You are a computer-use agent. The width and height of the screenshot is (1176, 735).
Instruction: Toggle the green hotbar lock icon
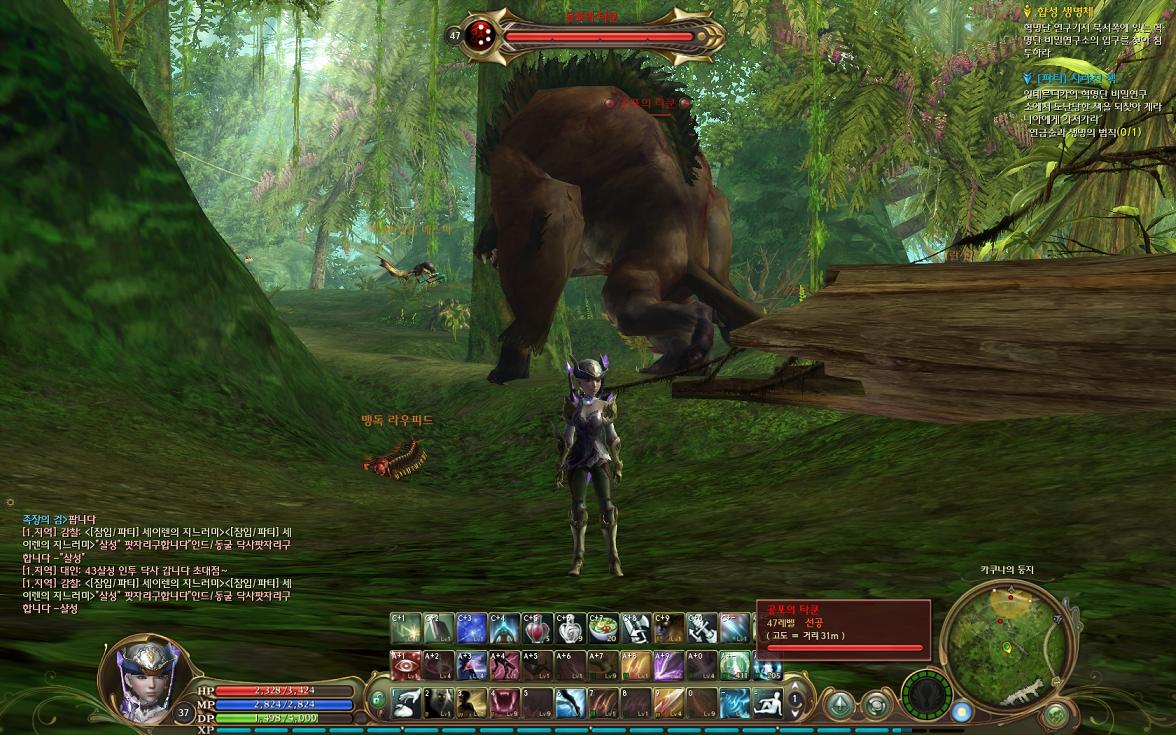pyautogui.click(x=378, y=700)
